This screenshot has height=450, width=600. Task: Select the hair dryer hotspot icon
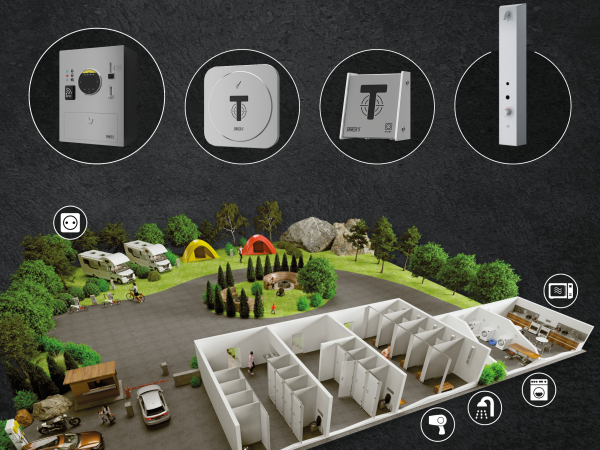tap(436, 423)
